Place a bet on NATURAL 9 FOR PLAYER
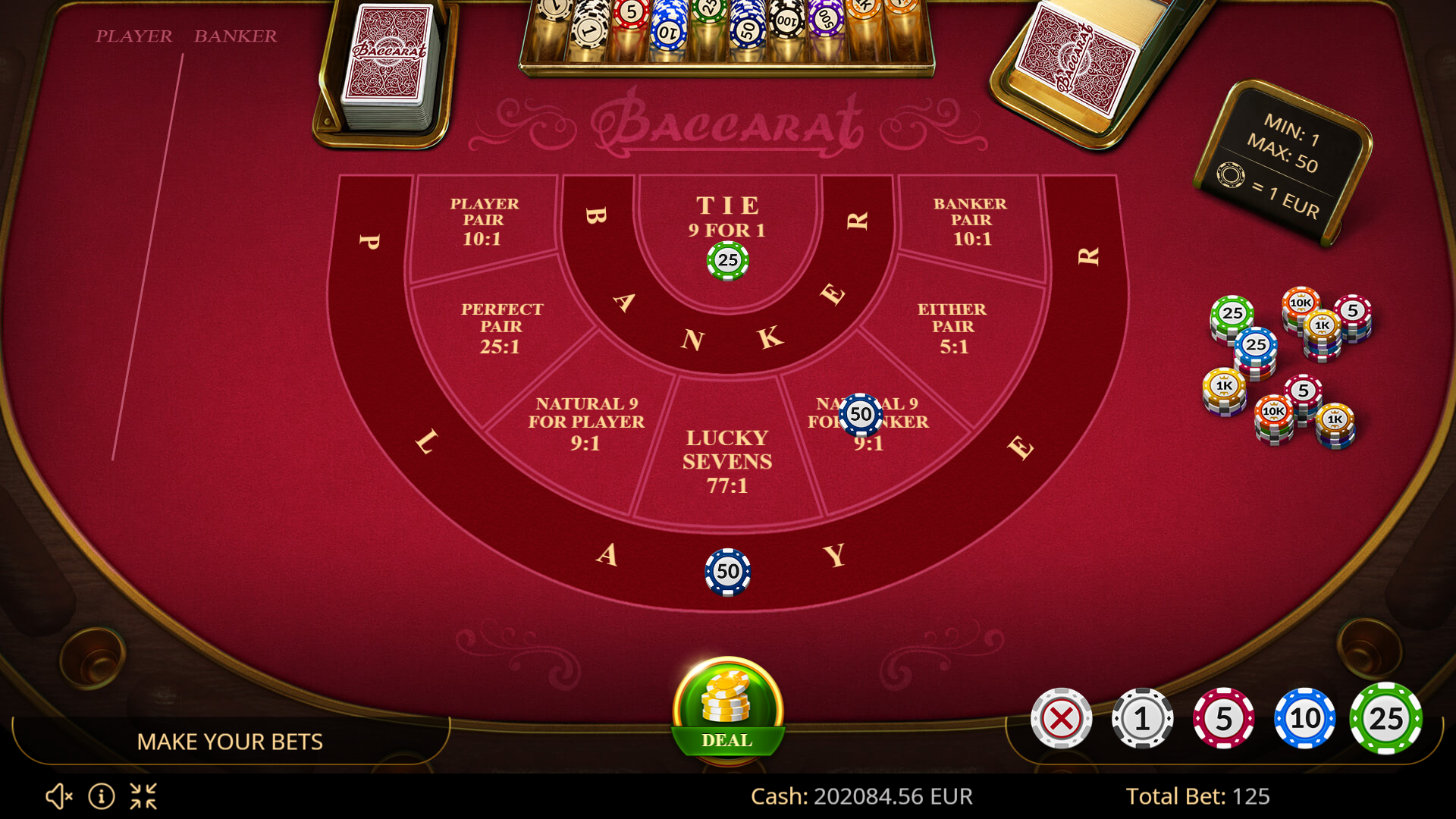The width and height of the screenshot is (1456, 819). (588, 425)
